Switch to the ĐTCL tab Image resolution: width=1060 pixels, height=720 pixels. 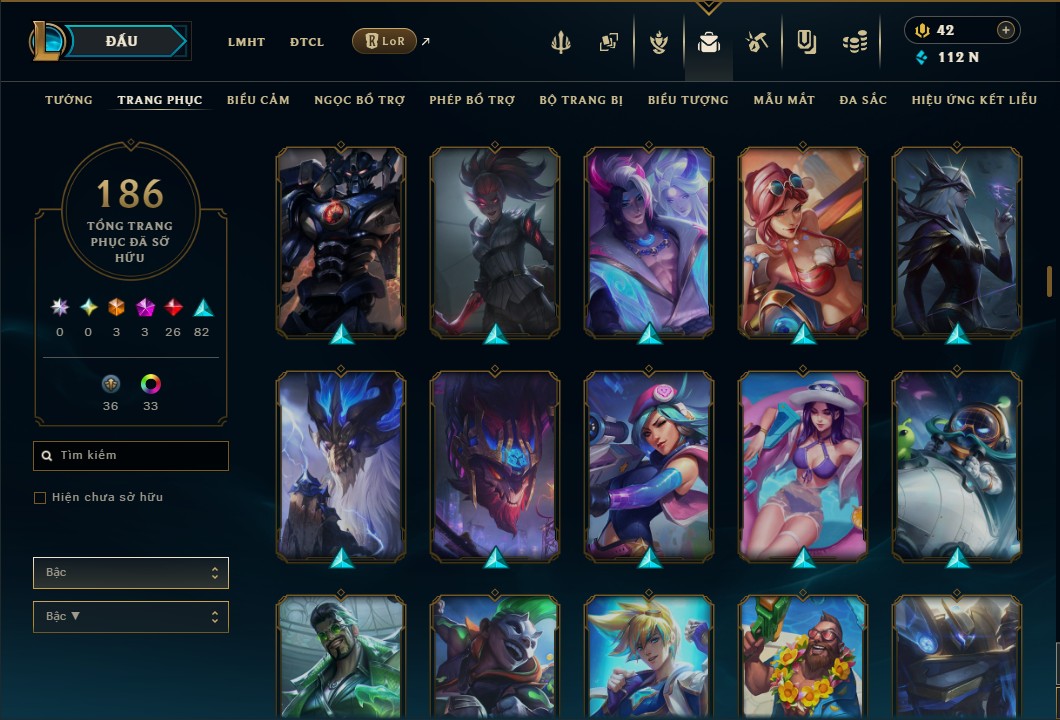pos(307,42)
